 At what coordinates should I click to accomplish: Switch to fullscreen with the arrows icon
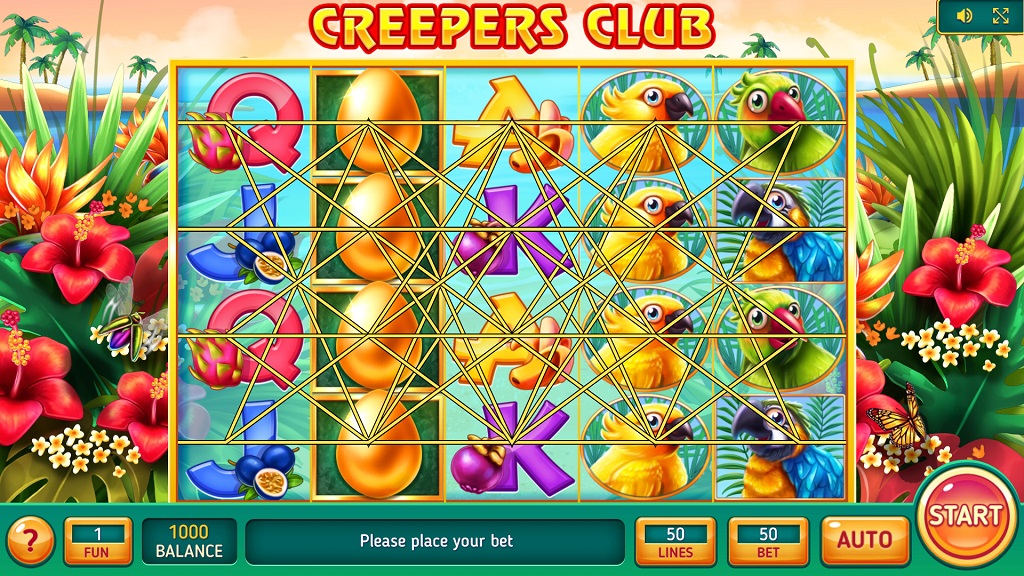click(1000, 16)
